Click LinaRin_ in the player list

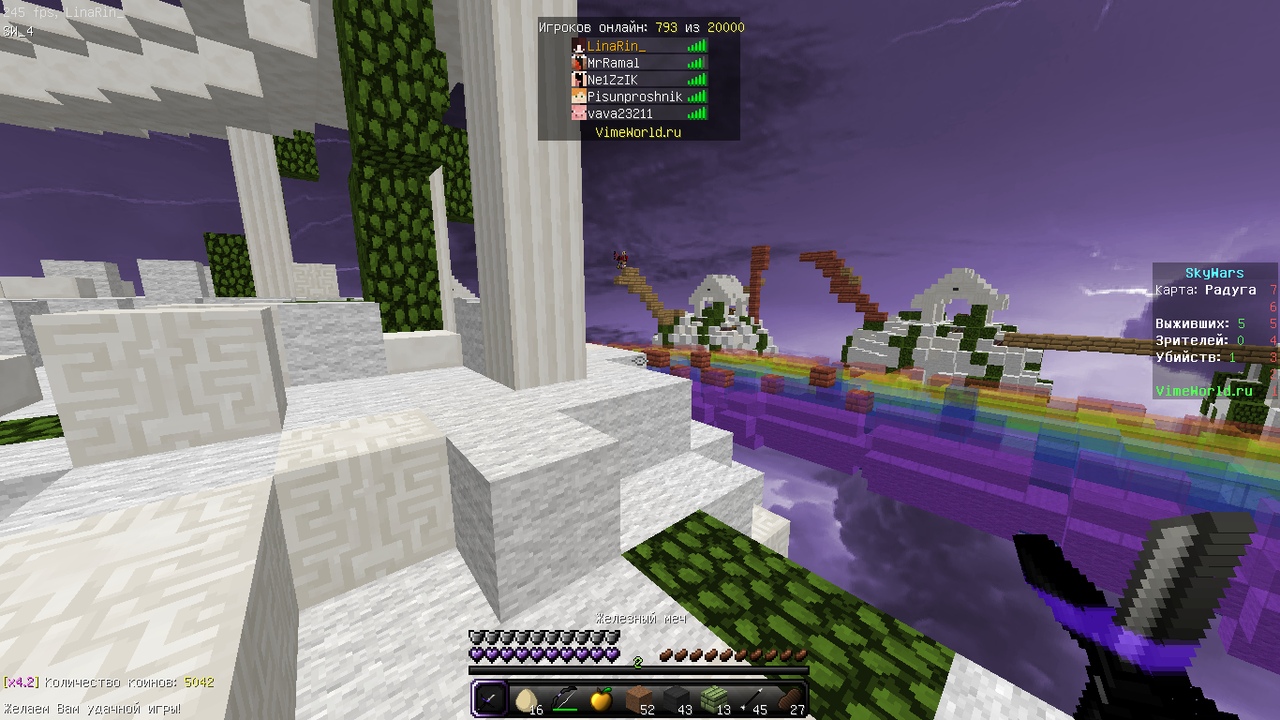616,46
